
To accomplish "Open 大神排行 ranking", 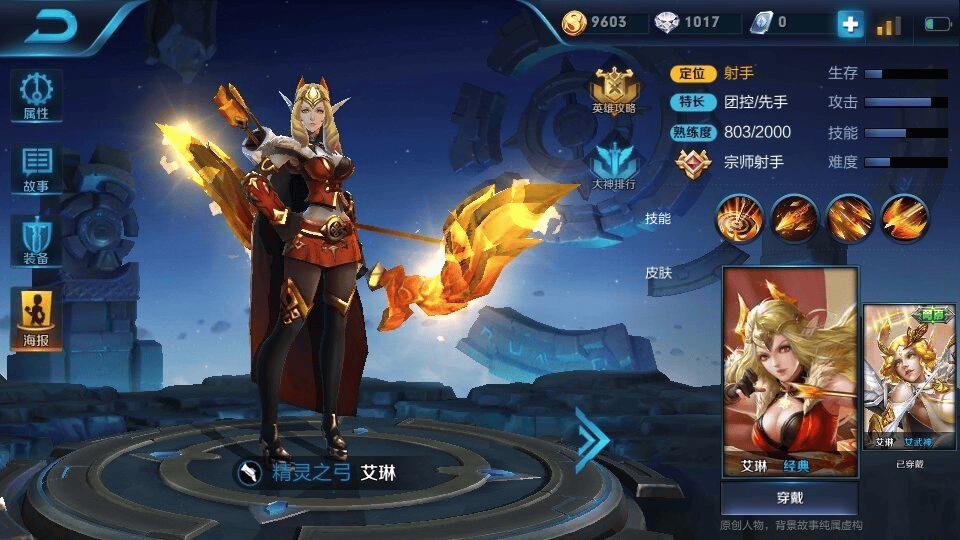I will [x=613, y=166].
